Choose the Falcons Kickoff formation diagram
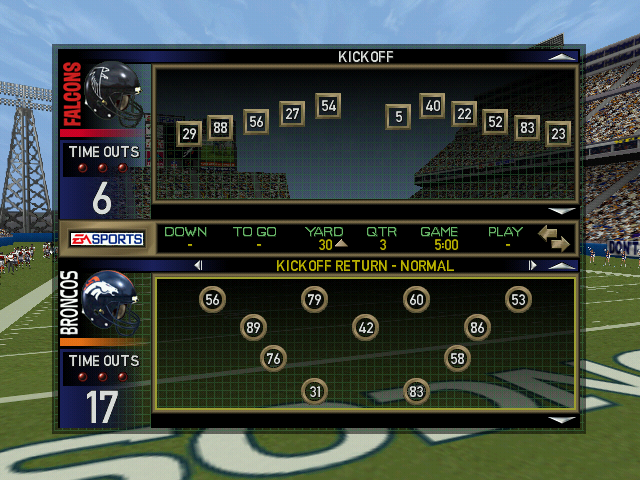640x480 pixels. 365,132
